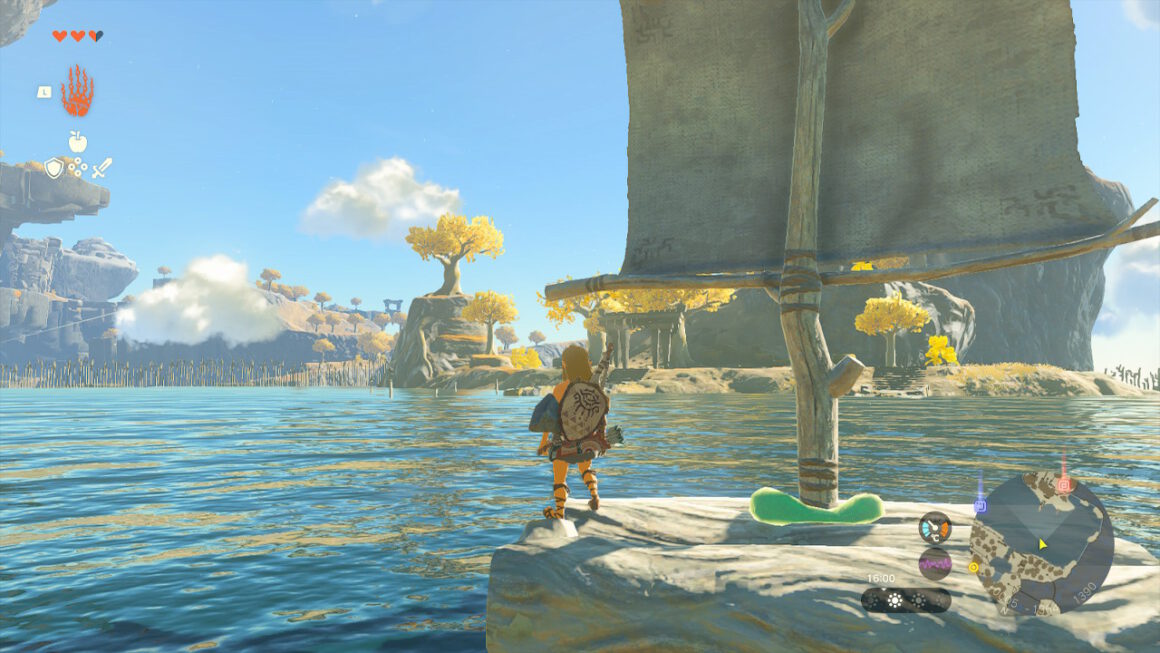
Task: Click the weather forecast bar
Action: (x=906, y=600)
